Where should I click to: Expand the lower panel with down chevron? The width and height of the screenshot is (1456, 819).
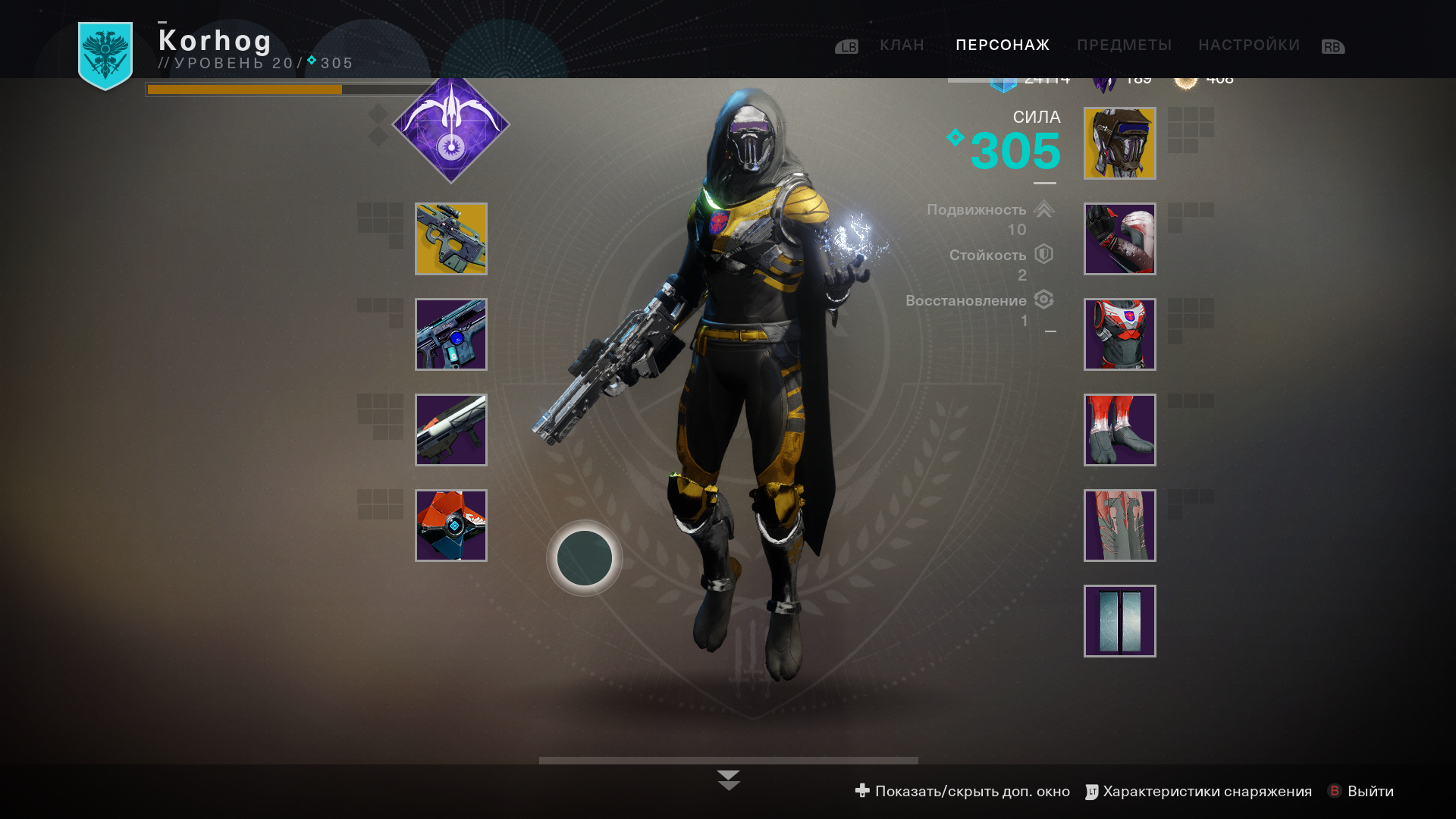point(728,780)
